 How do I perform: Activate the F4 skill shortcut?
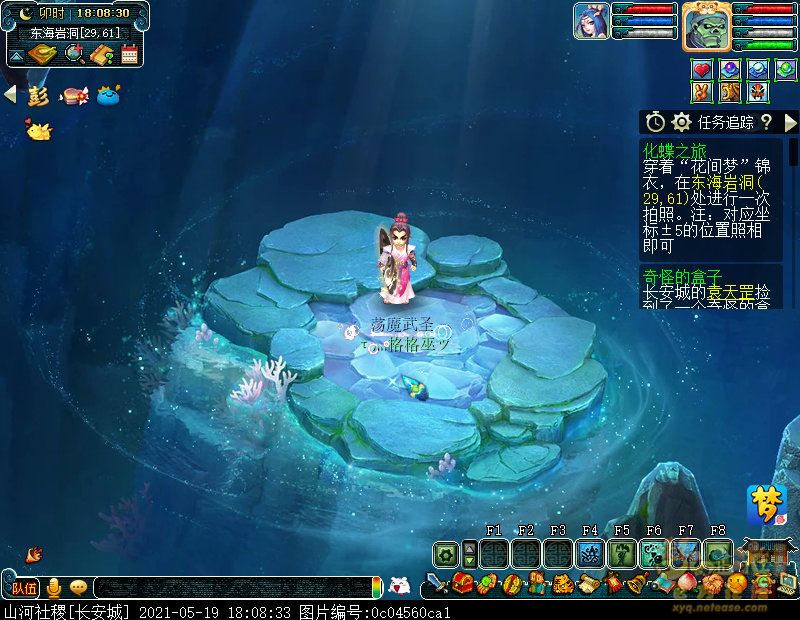(589, 554)
